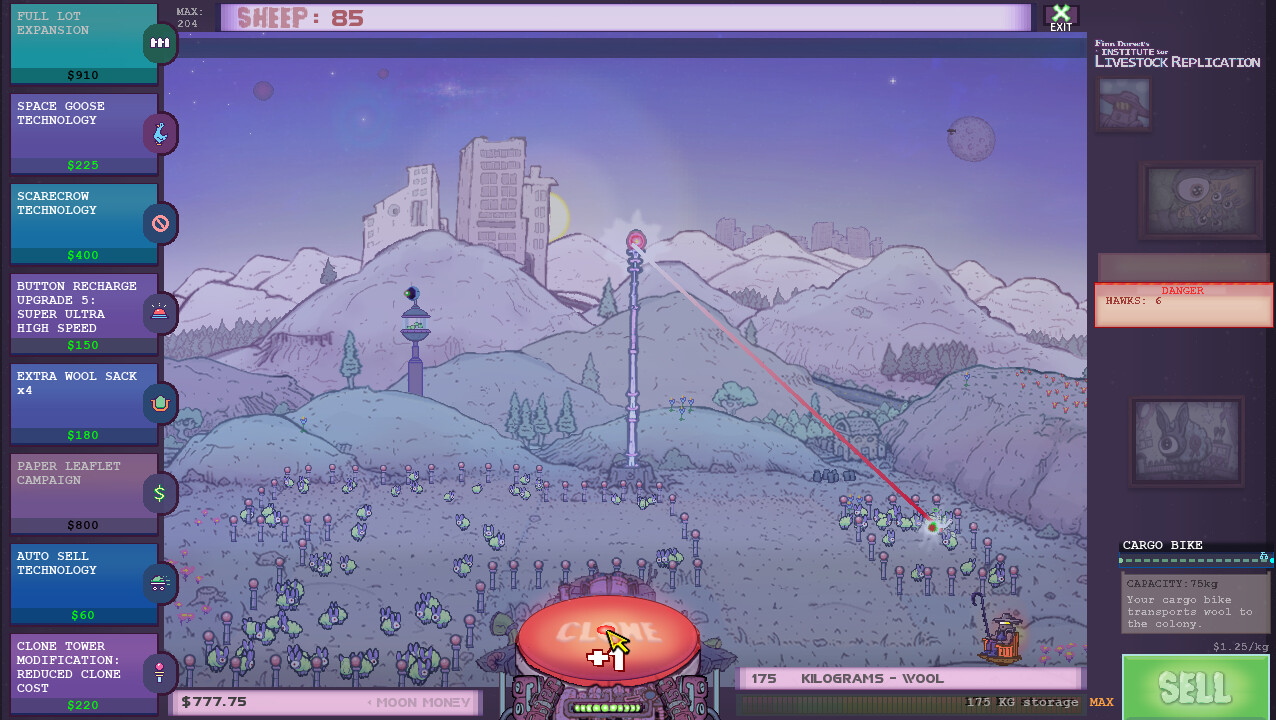View the rabbit-eared creature portrait

pyautogui.click(x=1187, y=441)
